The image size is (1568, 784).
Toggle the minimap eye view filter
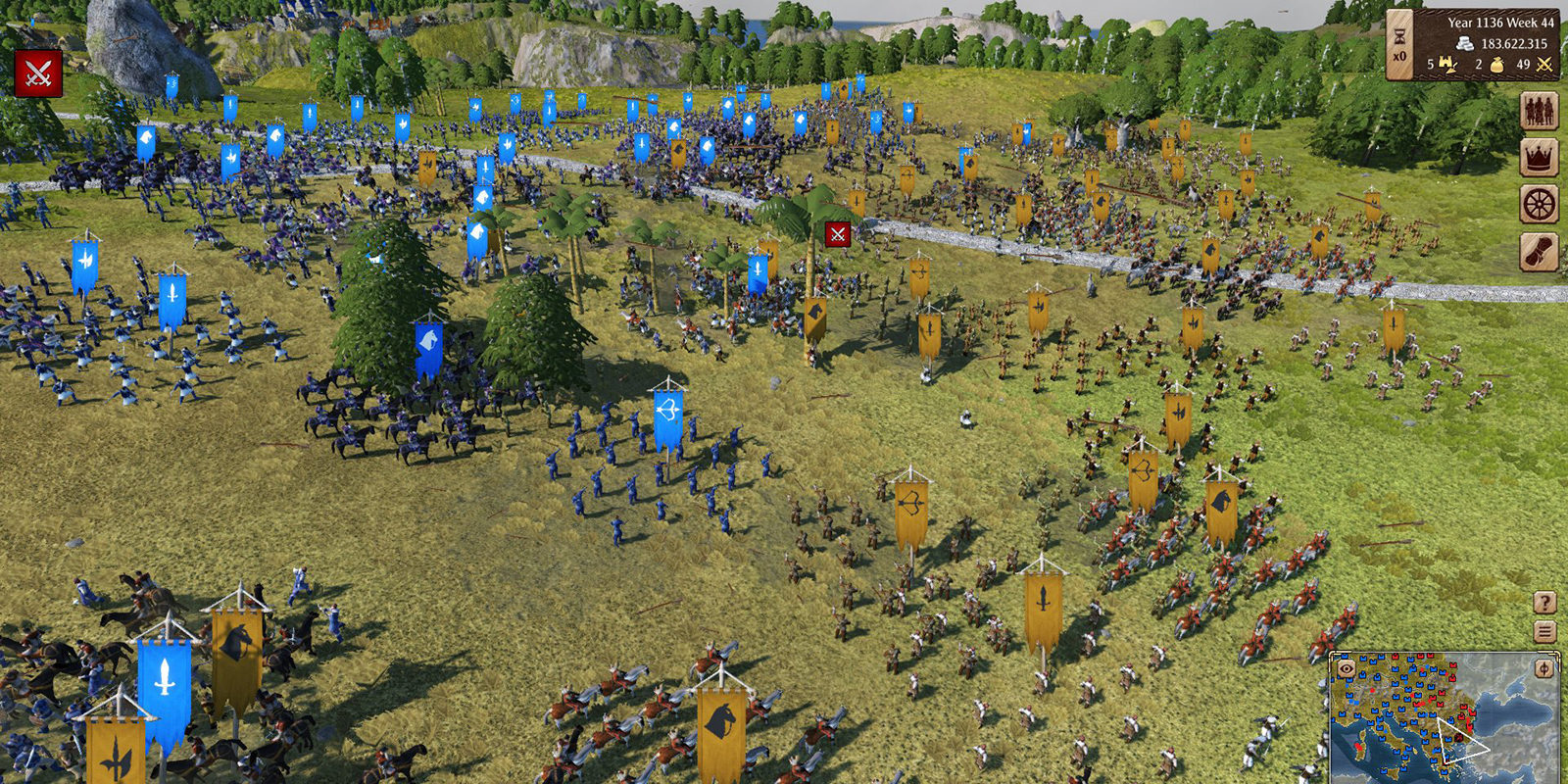[x=1347, y=668]
